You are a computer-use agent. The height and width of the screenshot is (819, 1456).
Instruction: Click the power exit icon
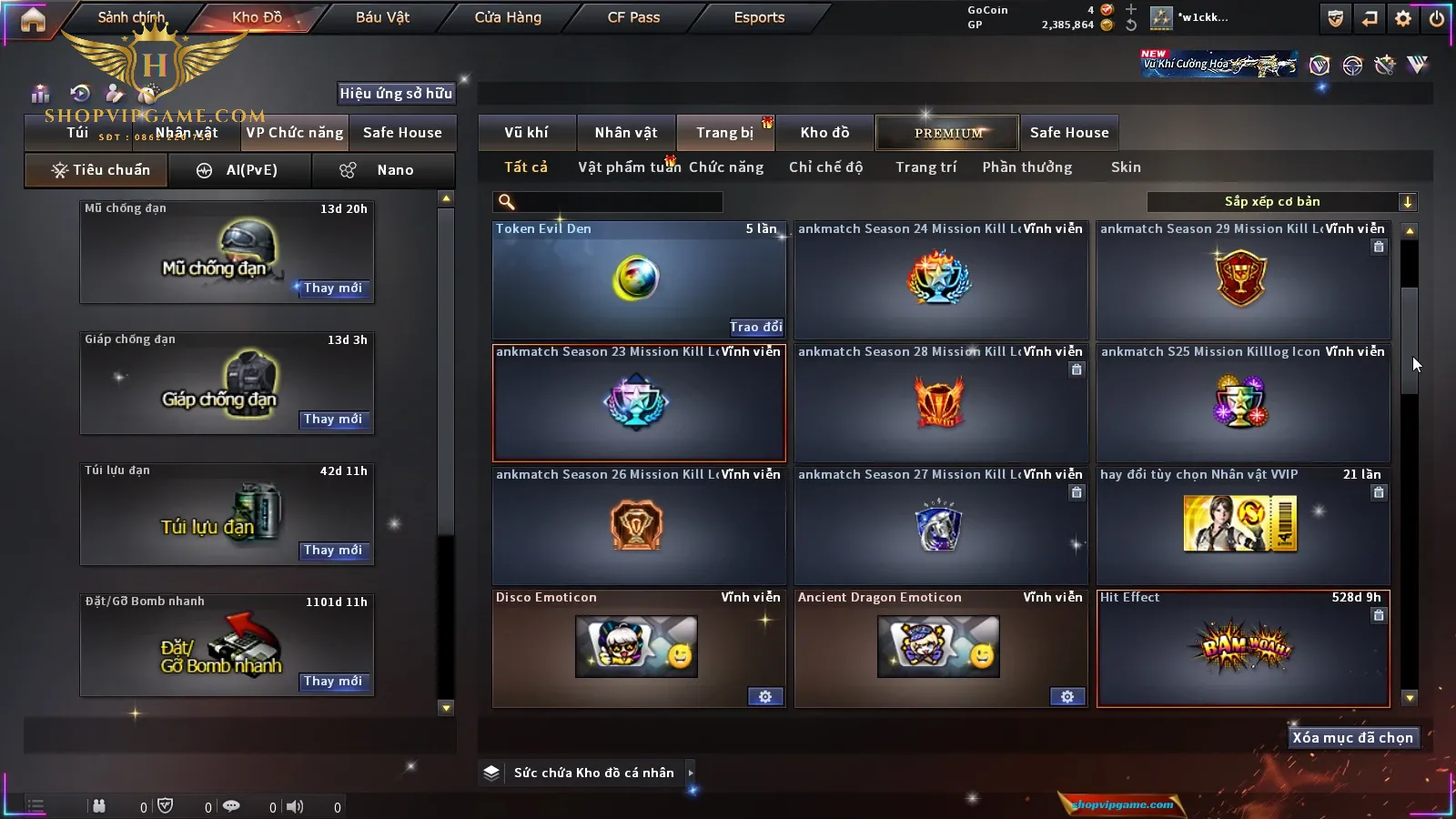pos(1436,18)
